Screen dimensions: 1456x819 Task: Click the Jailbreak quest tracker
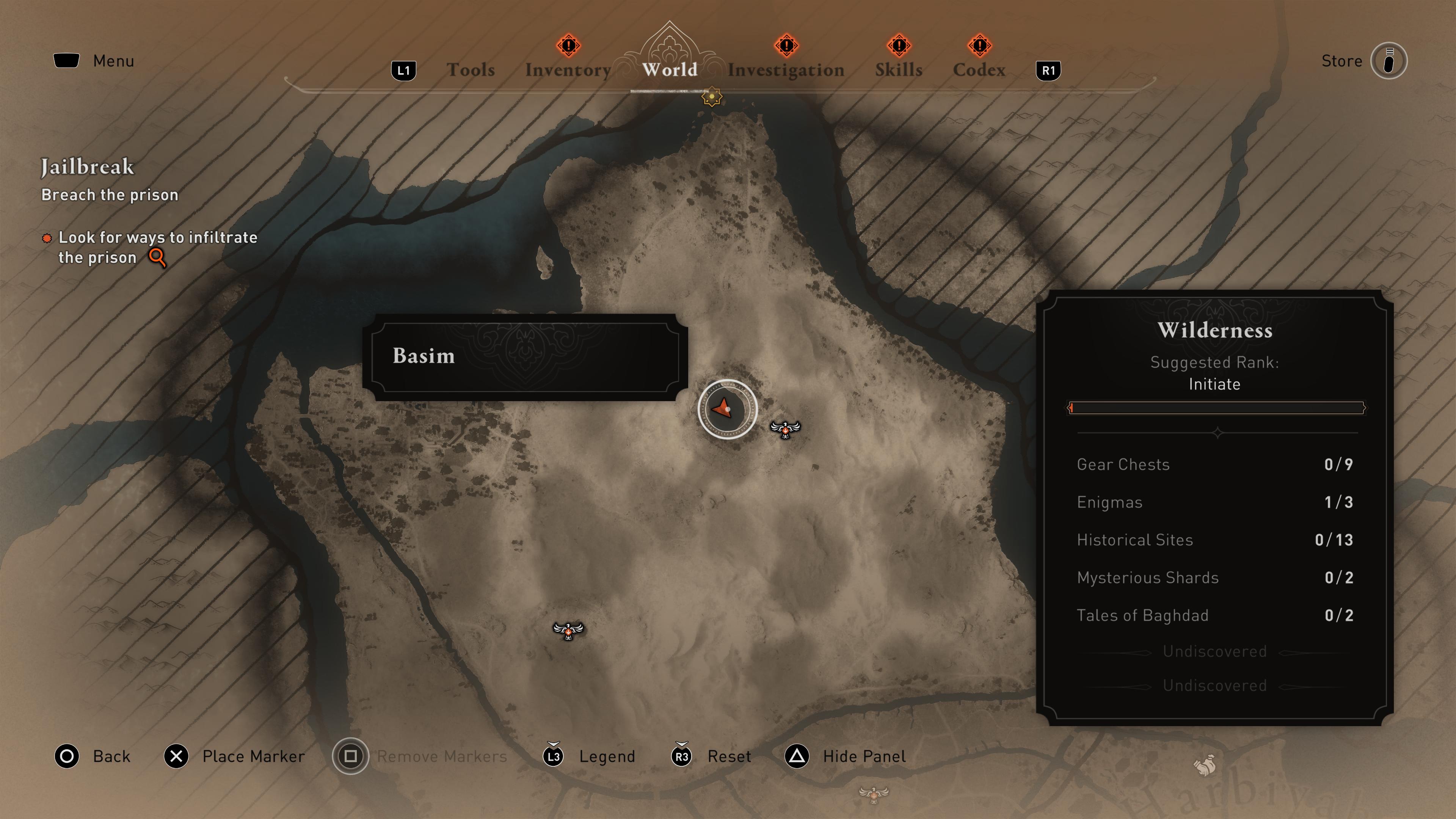pos(88,167)
